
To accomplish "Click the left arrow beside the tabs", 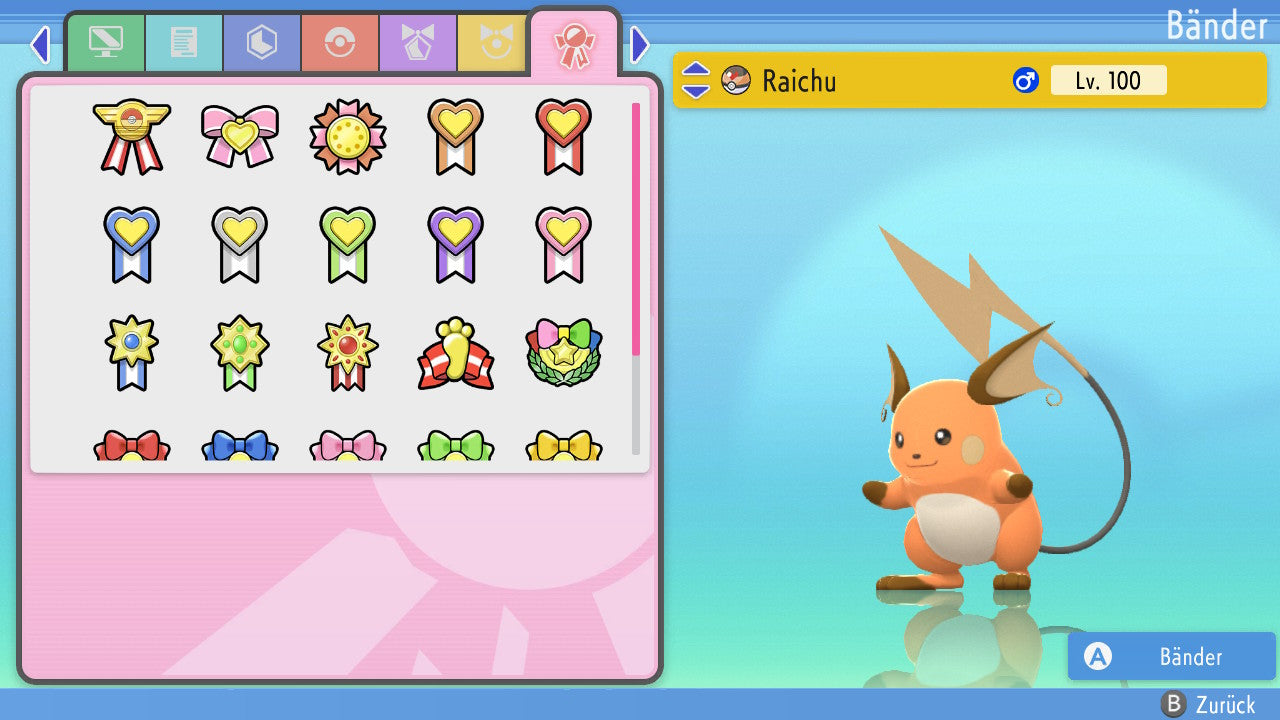I will [x=40, y=44].
